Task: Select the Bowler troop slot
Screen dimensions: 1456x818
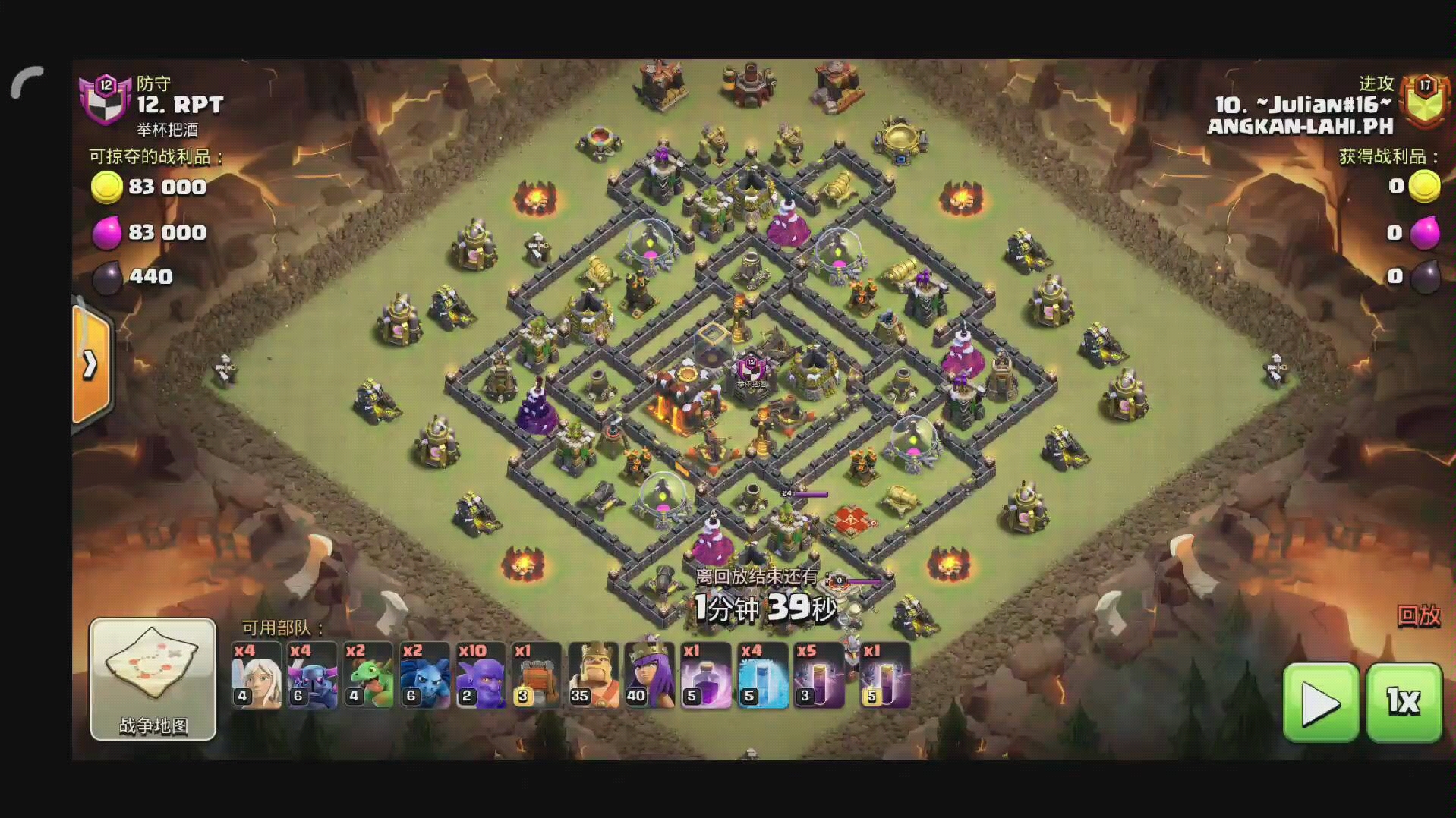Action: pyautogui.click(x=480, y=675)
